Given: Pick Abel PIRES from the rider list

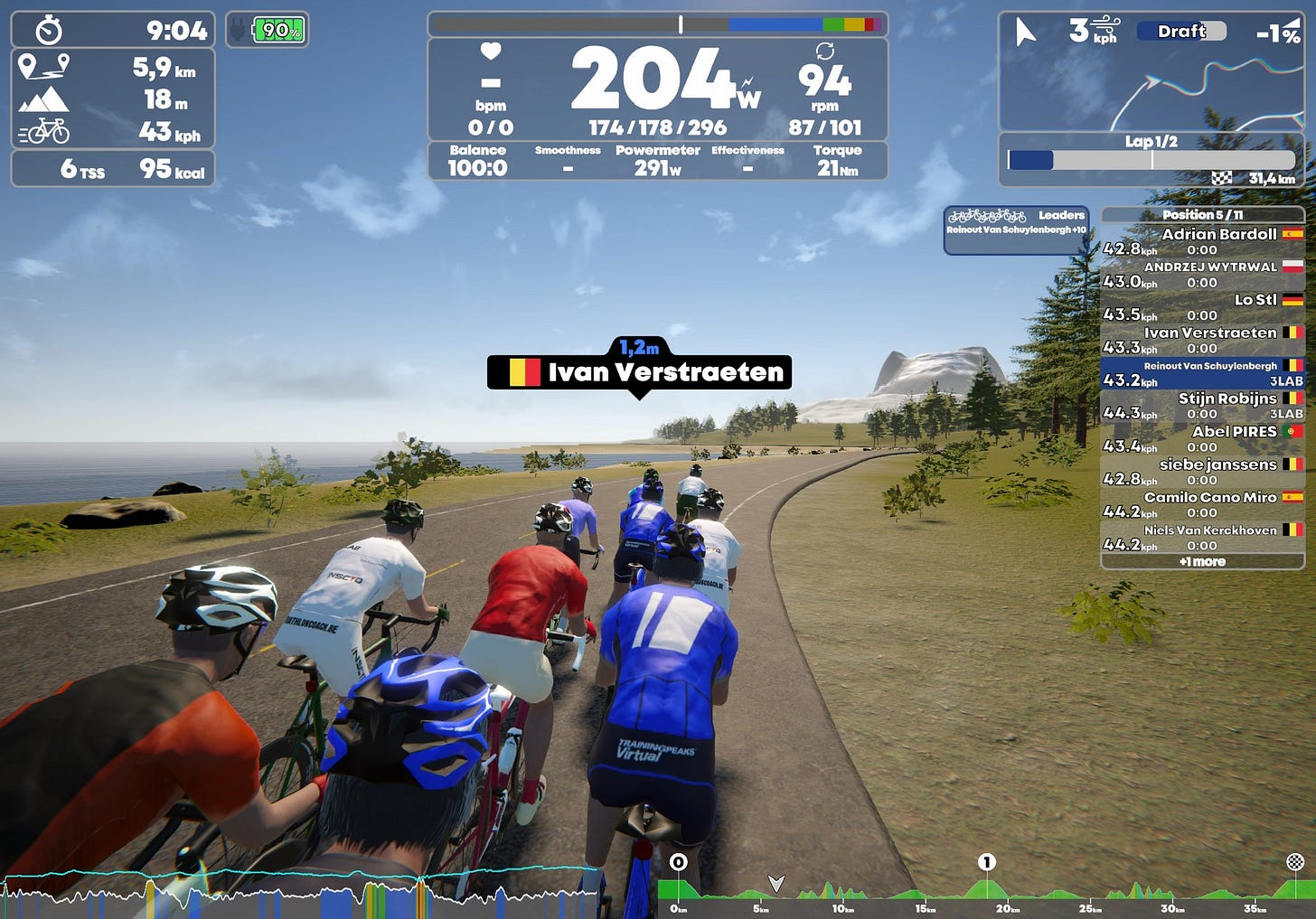Looking at the screenshot, I should tap(1202, 438).
